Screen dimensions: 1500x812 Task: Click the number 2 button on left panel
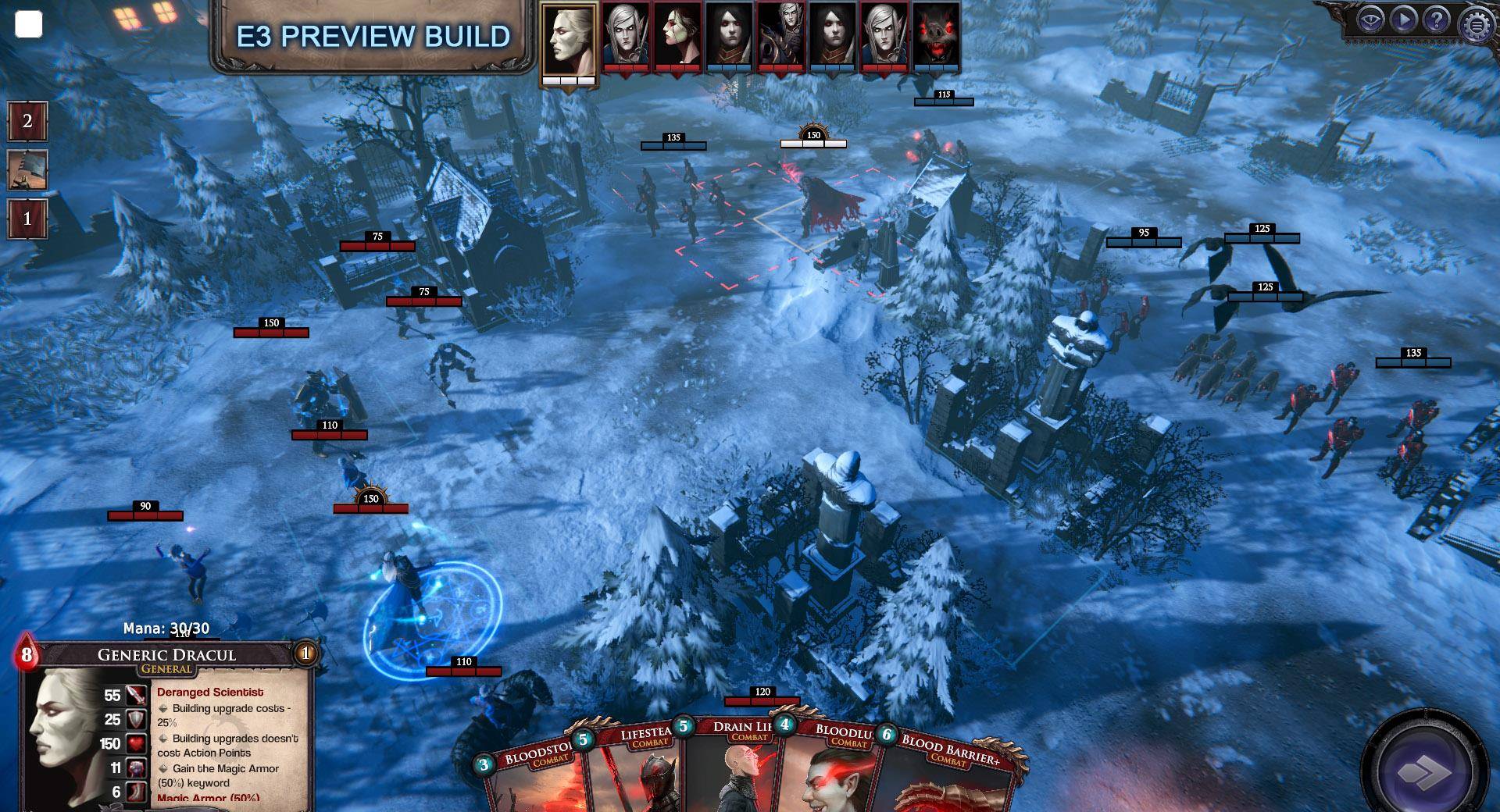coord(27,121)
